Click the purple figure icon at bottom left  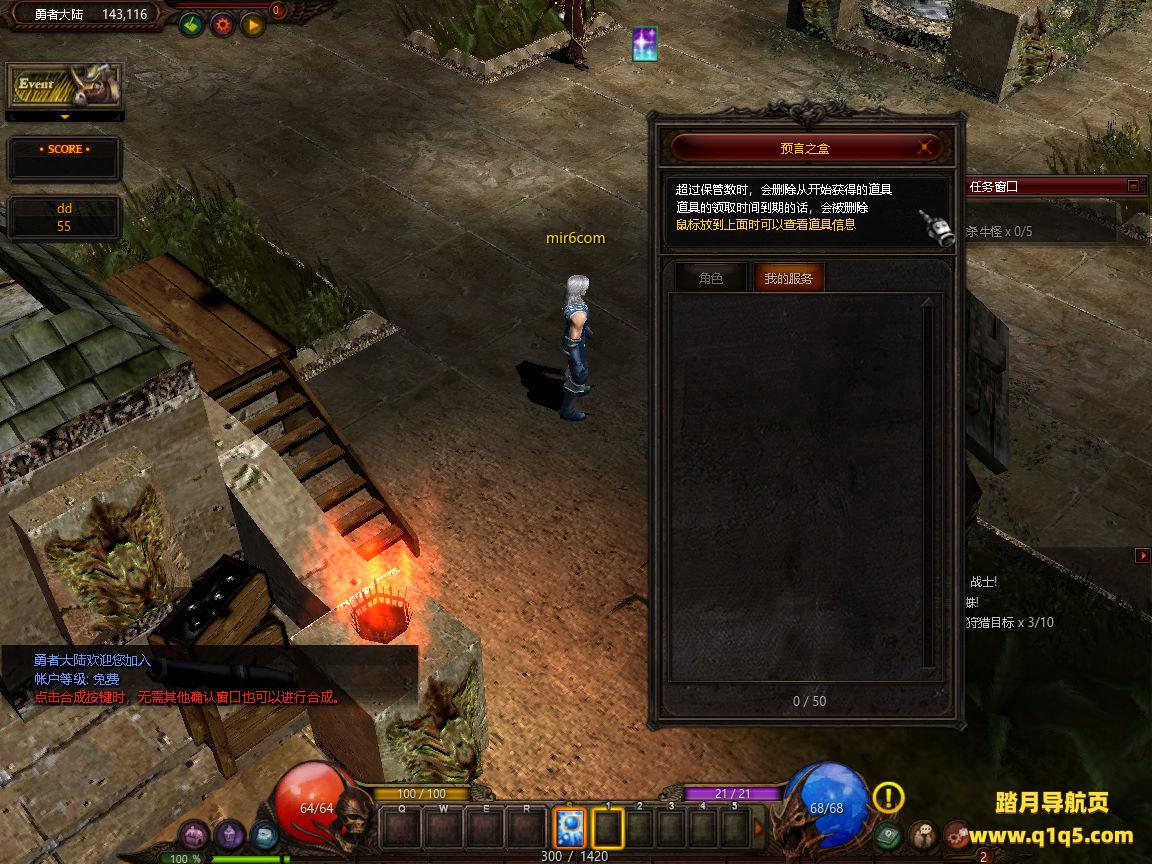230,835
